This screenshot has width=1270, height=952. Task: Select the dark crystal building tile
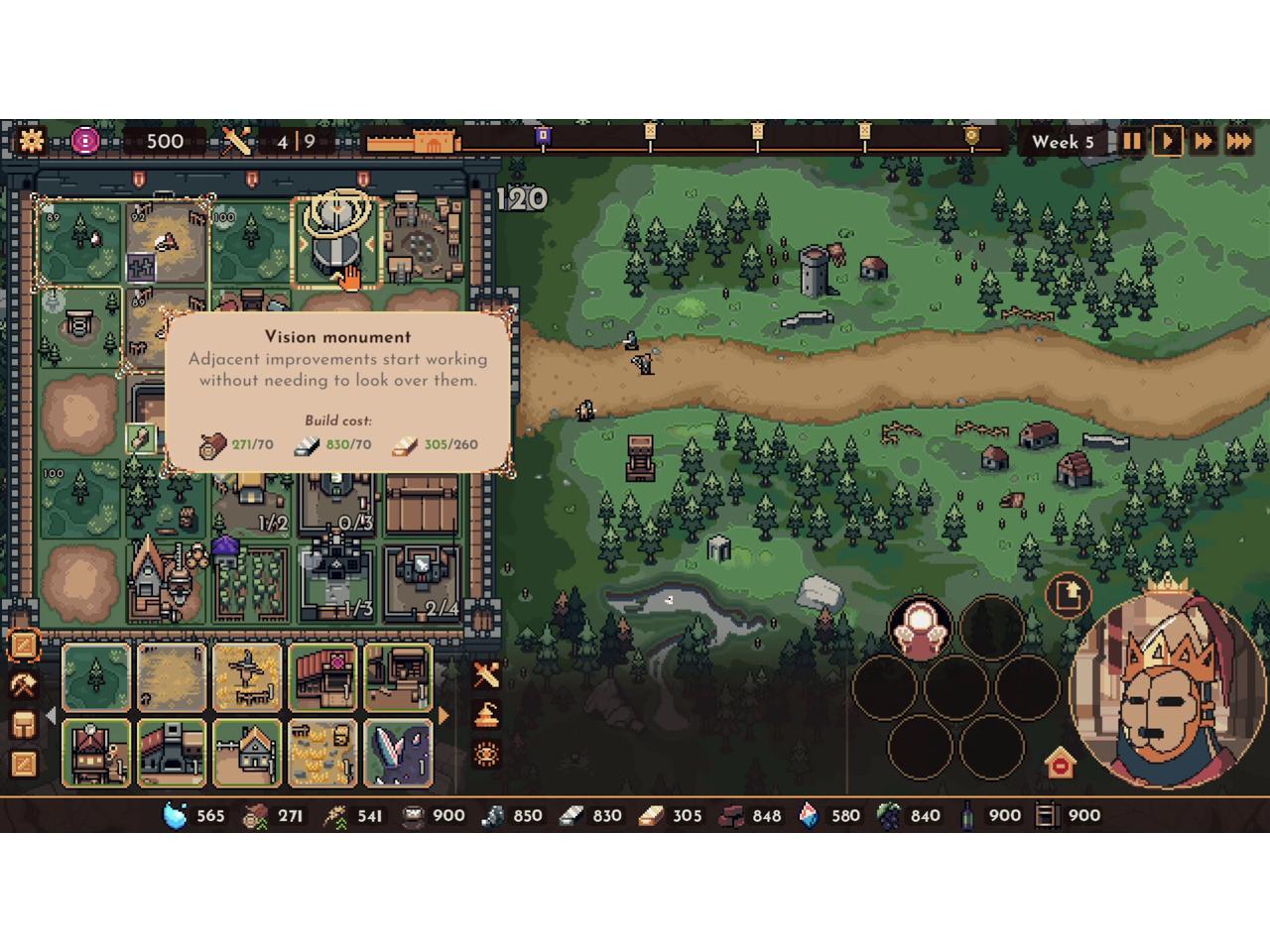(398, 753)
